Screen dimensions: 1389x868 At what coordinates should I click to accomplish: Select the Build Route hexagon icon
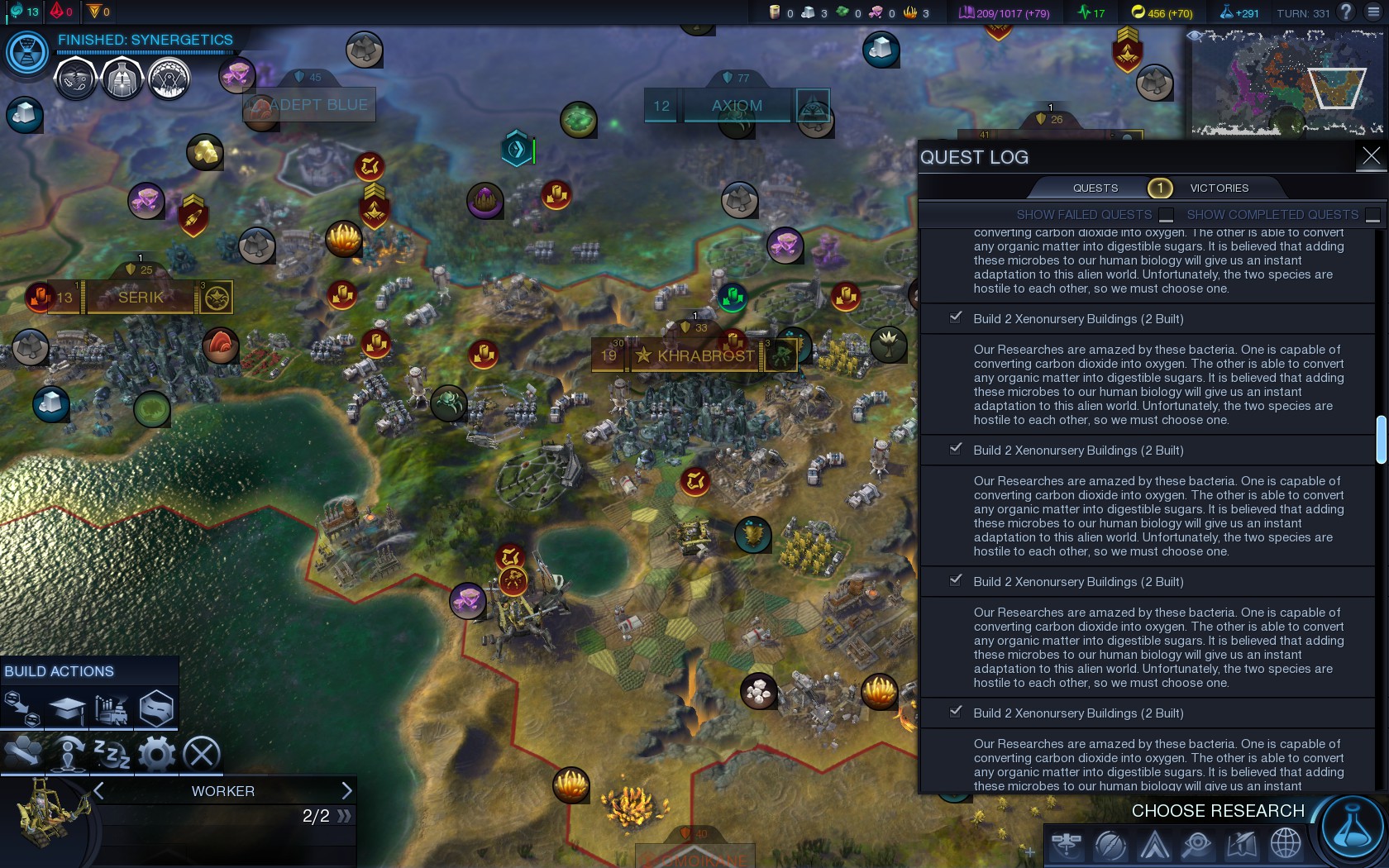tap(157, 708)
